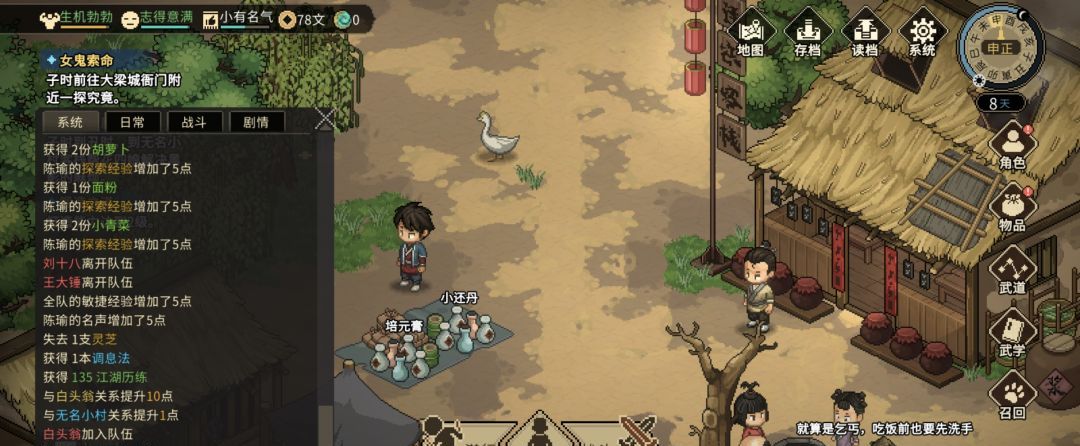The image size is (1080, 446).
Task: Close the message log panel
Action: tap(324, 119)
